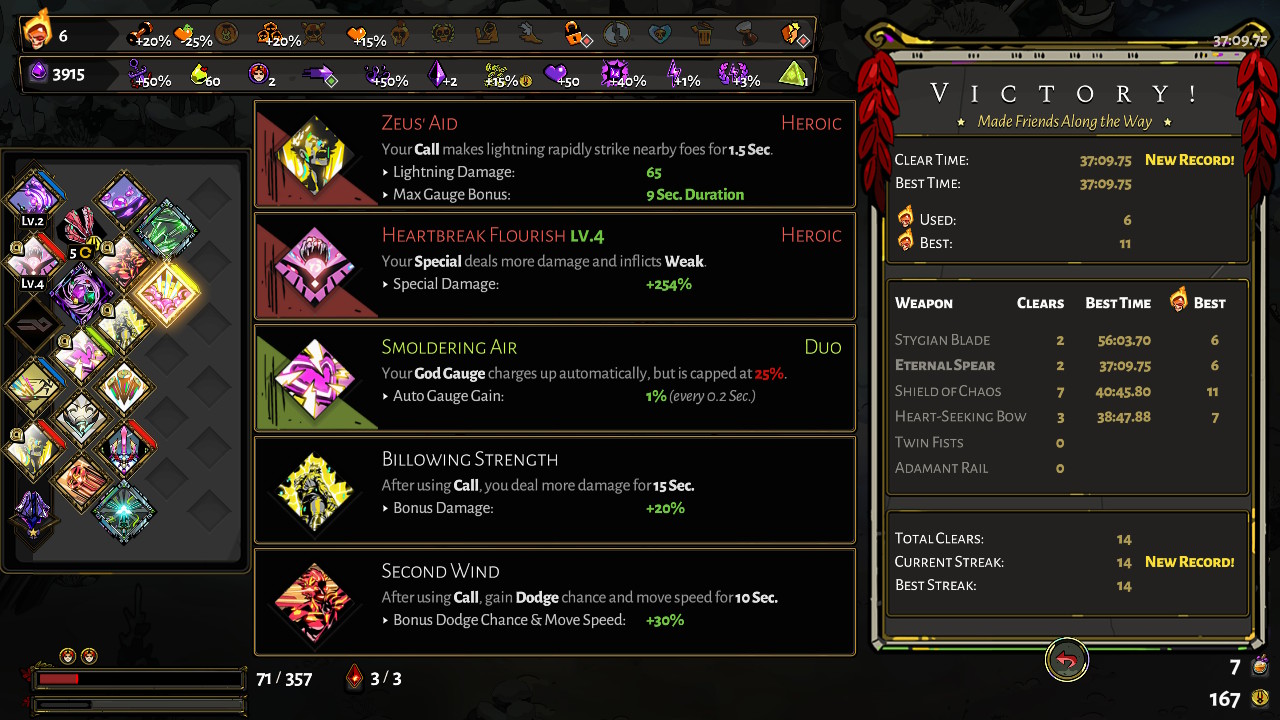
Task: Select the Zeus' Aid boon row
Action: click(x=555, y=154)
